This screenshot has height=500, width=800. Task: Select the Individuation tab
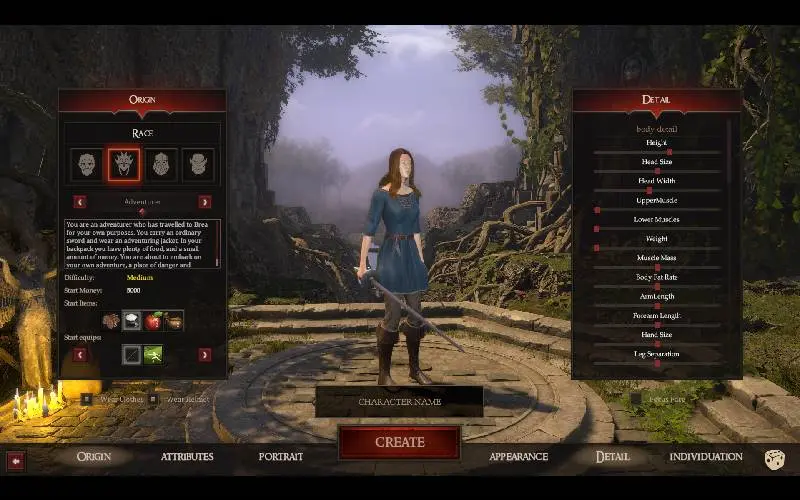pyautogui.click(x=705, y=457)
